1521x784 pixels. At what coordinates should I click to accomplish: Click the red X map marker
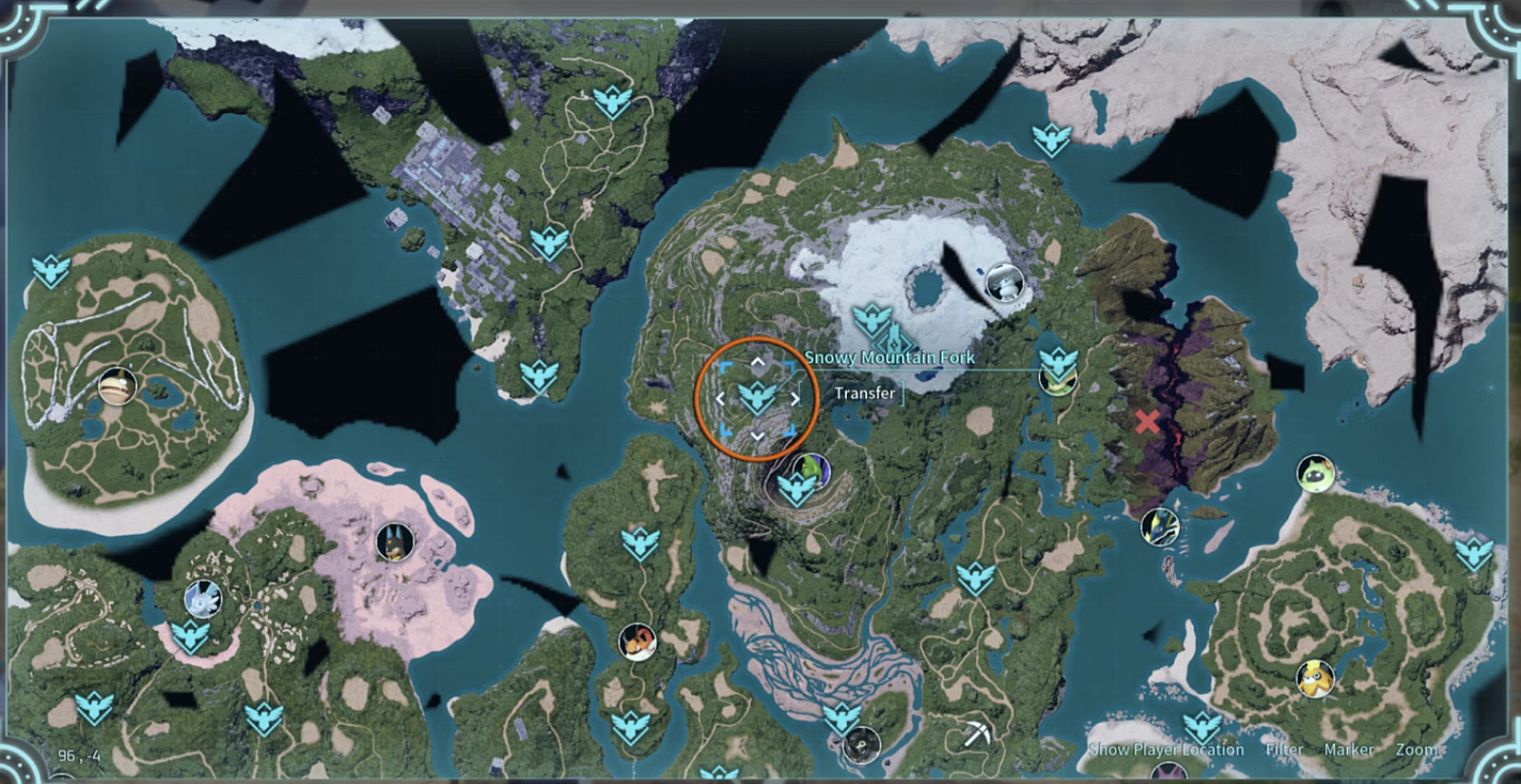(1147, 422)
